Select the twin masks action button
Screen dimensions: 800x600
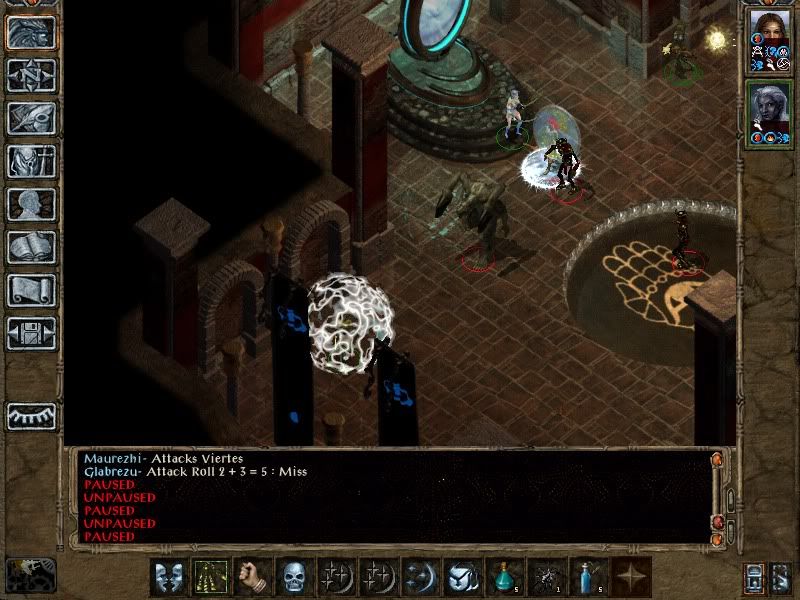(x=169, y=577)
